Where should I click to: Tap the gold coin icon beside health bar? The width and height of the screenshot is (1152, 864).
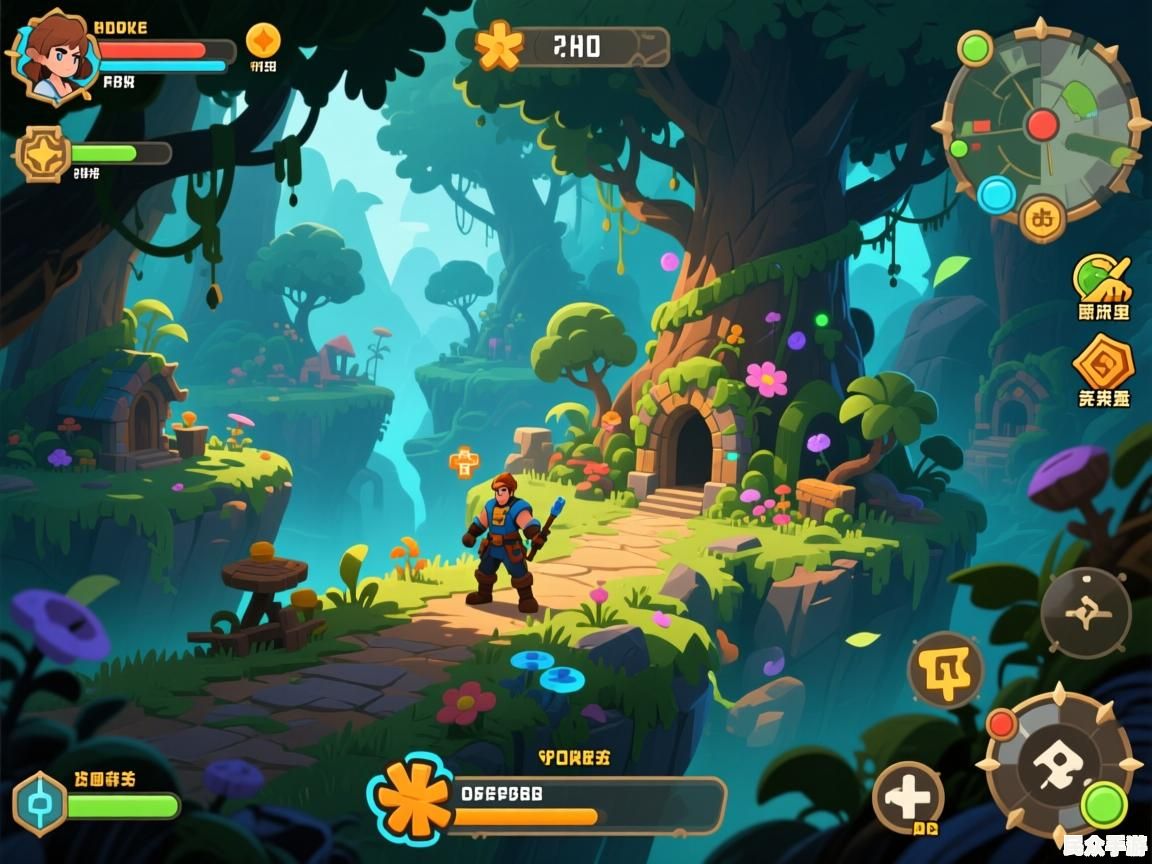tap(263, 40)
